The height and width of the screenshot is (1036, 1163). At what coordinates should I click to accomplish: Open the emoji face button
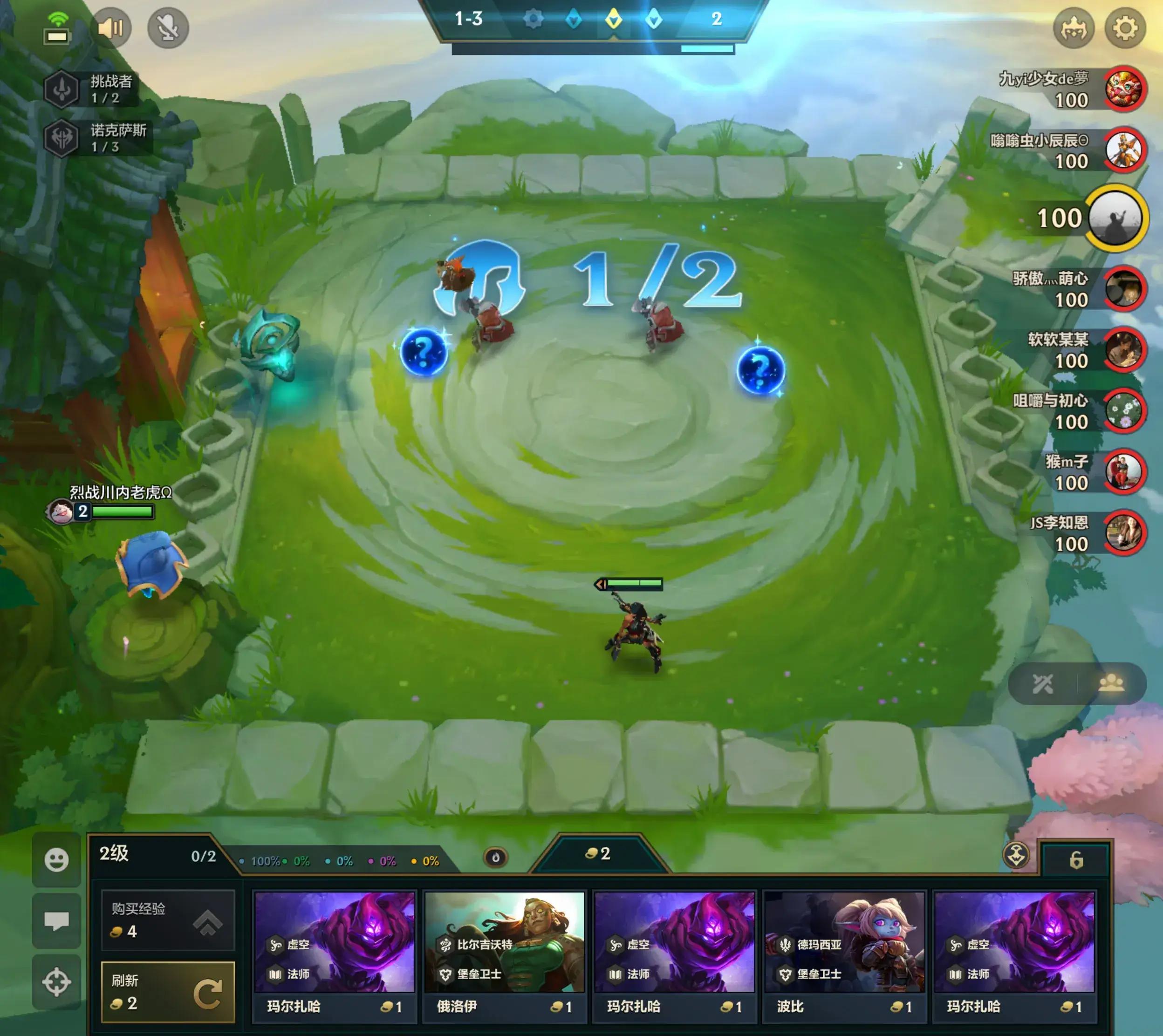(56, 859)
